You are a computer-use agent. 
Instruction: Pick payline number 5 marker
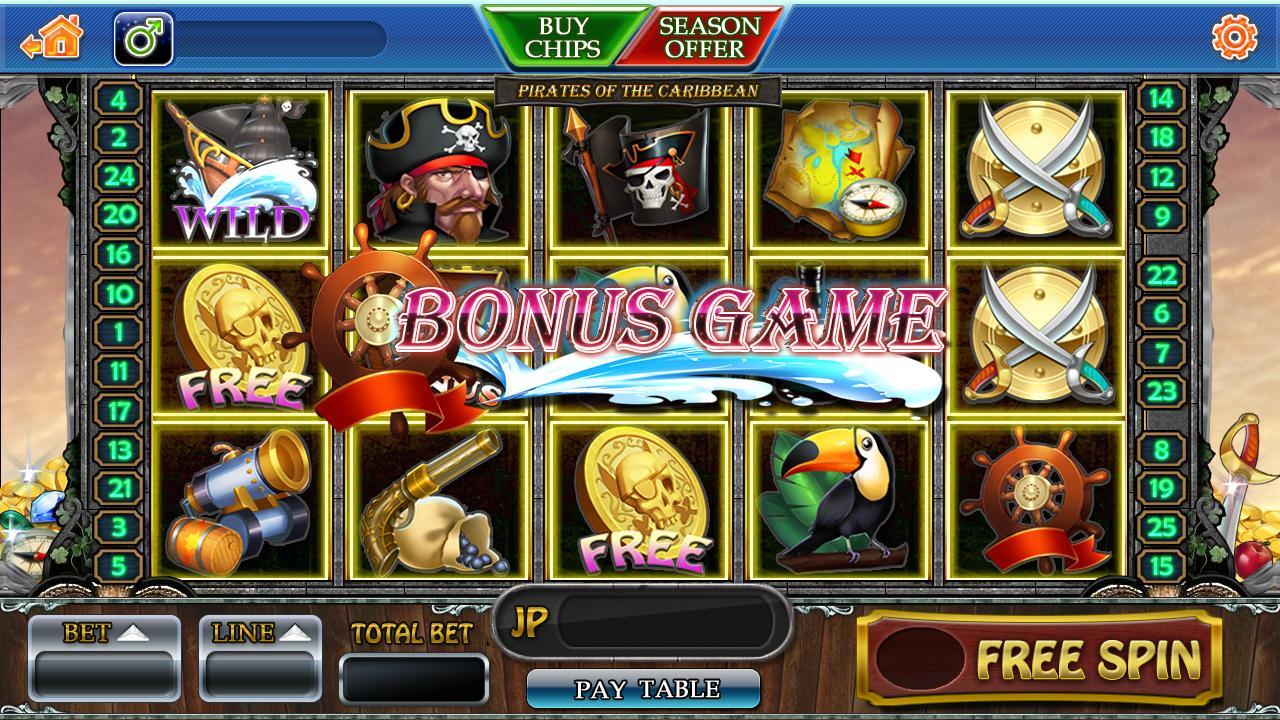click(119, 566)
